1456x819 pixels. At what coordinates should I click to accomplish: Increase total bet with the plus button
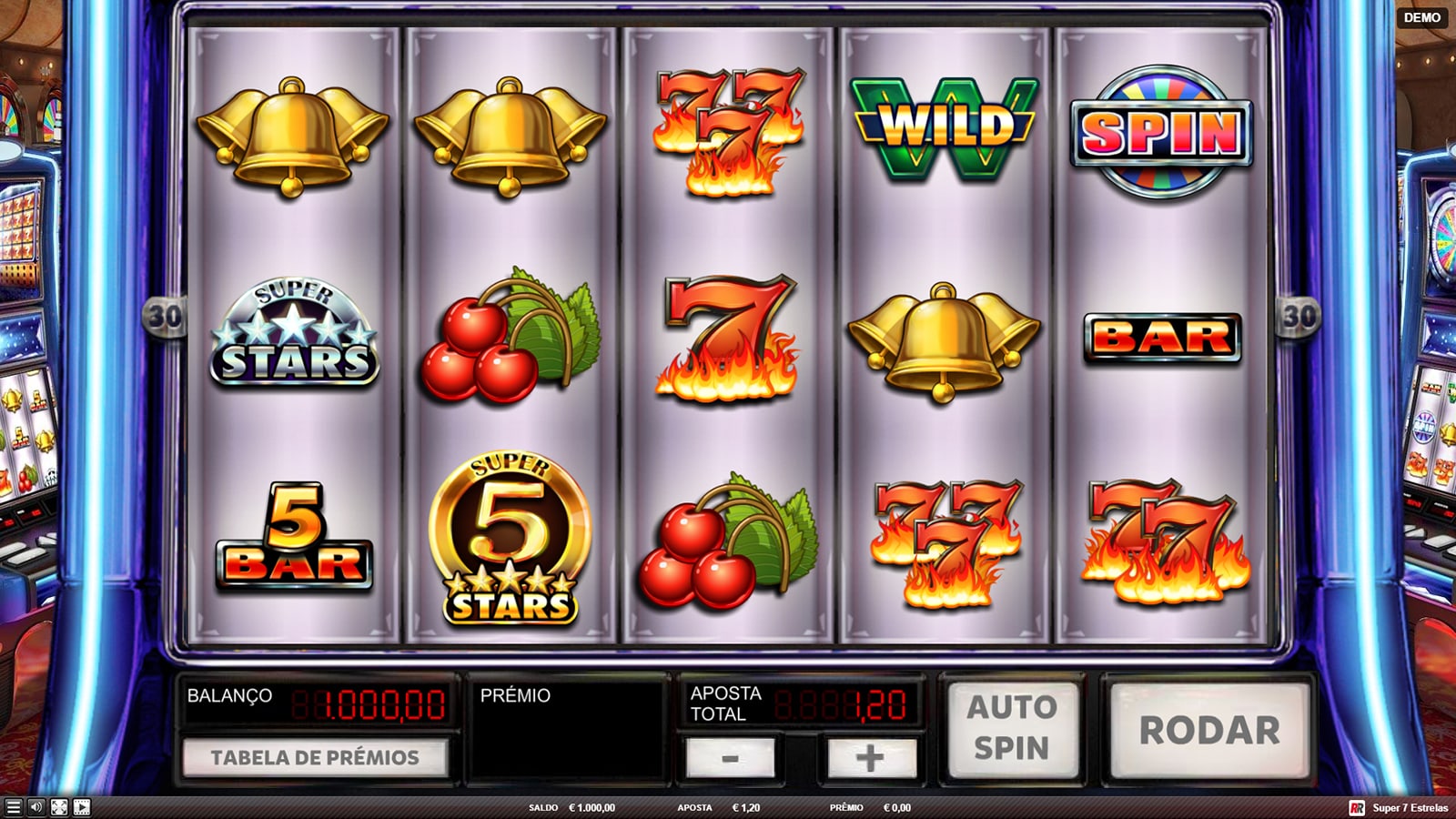click(x=869, y=757)
